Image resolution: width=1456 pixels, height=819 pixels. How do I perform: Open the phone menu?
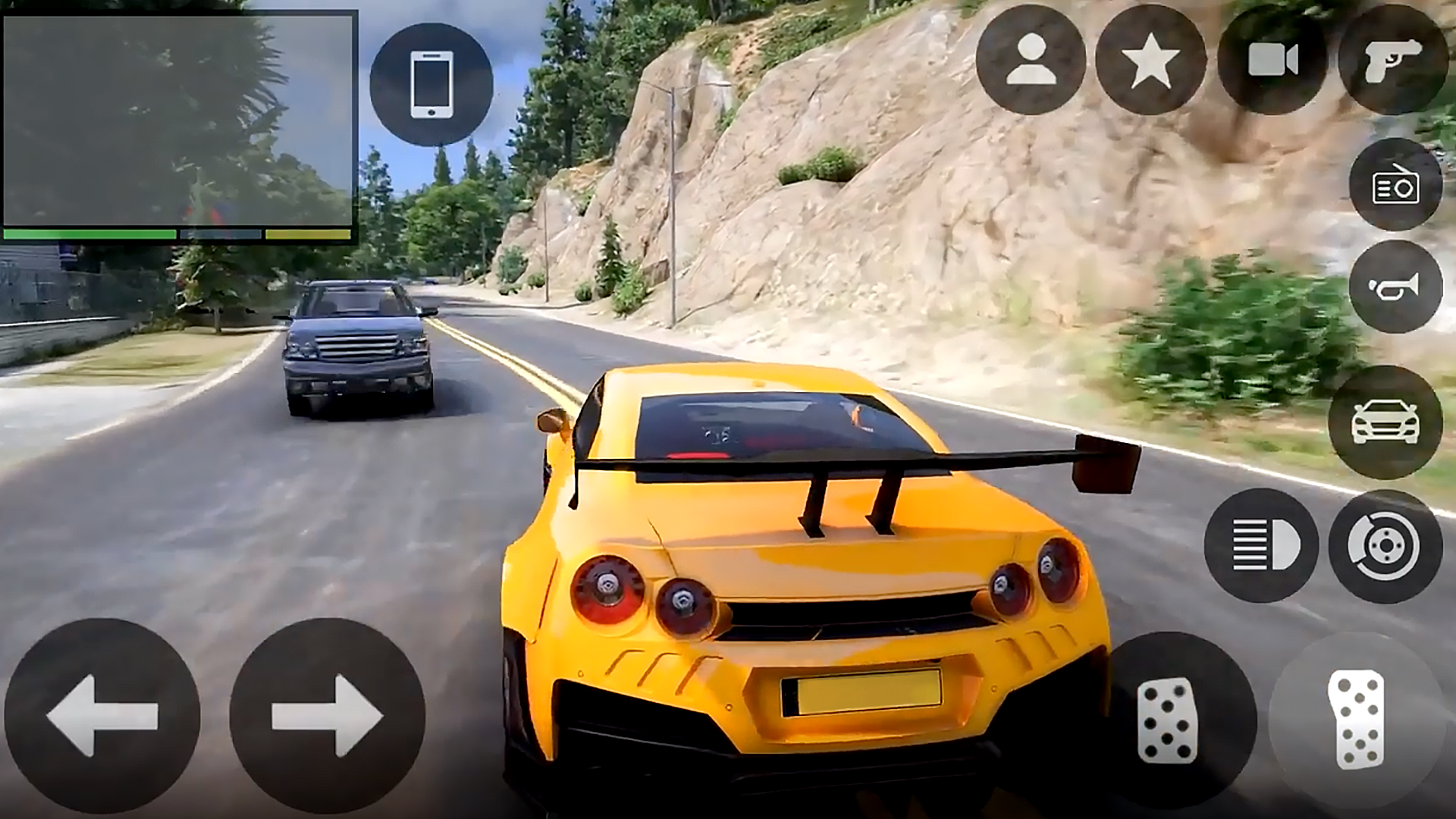(431, 84)
